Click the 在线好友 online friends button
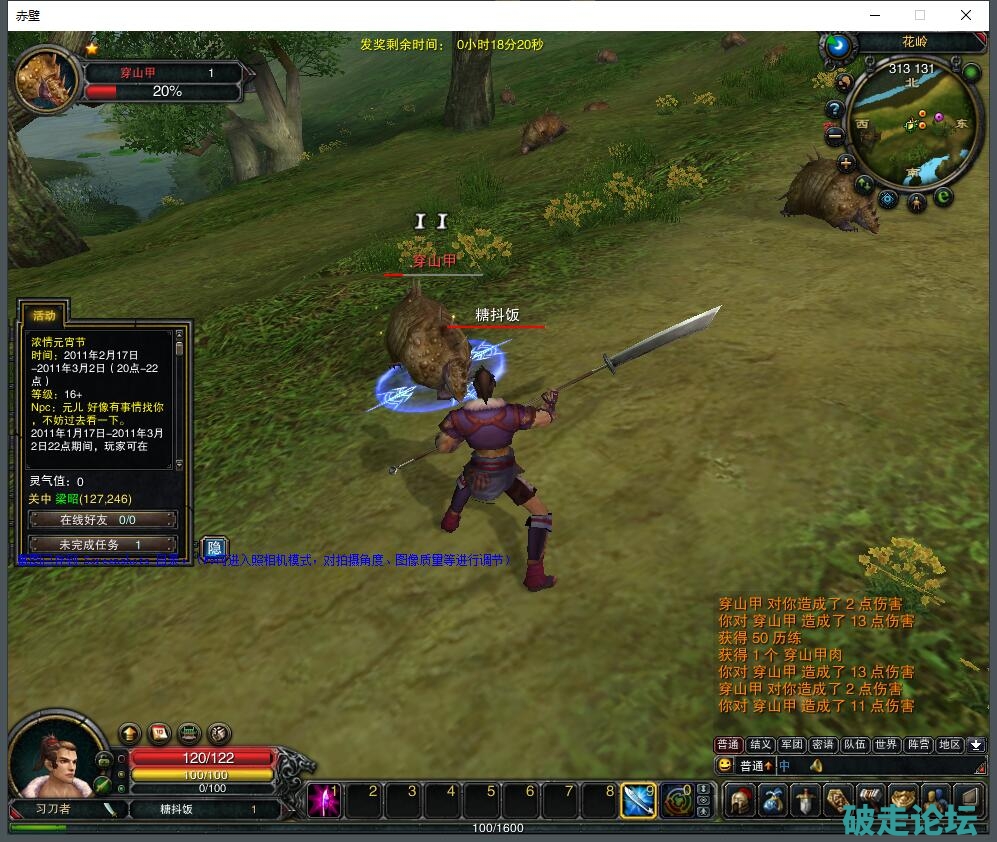Image resolution: width=997 pixels, height=842 pixels. click(x=103, y=520)
